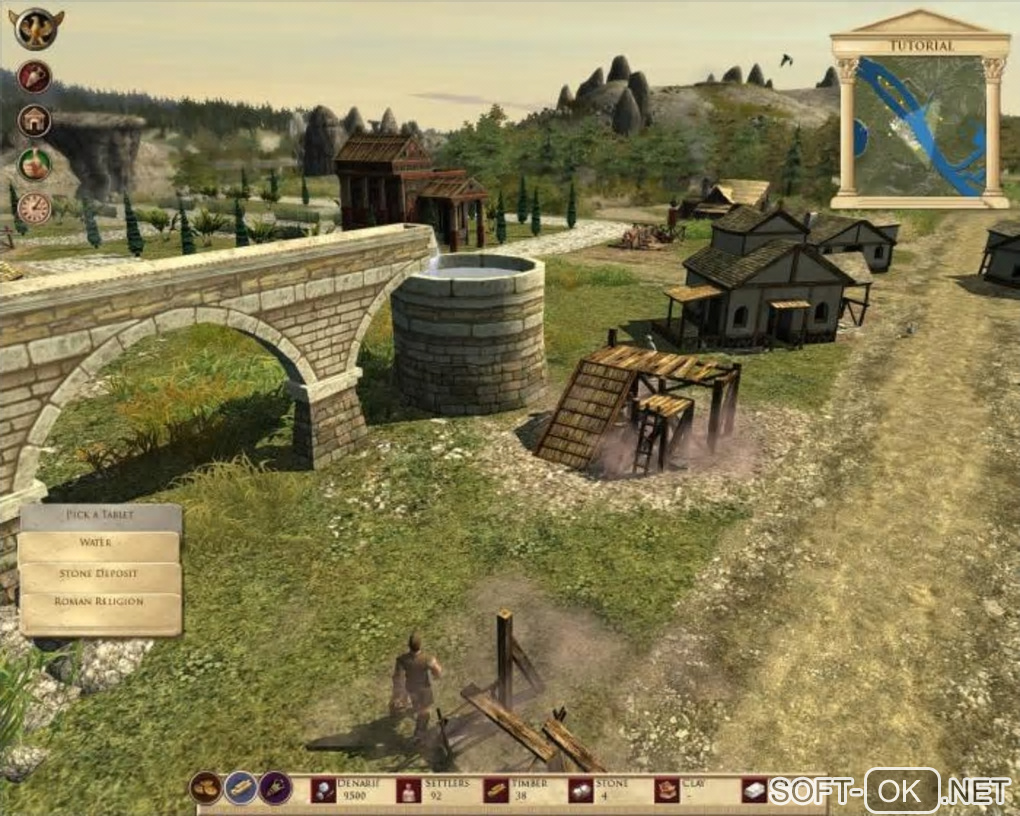Image resolution: width=1020 pixels, height=816 pixels.
Task: Click the clock game speed icon
Action: click(x=34, y=207)
